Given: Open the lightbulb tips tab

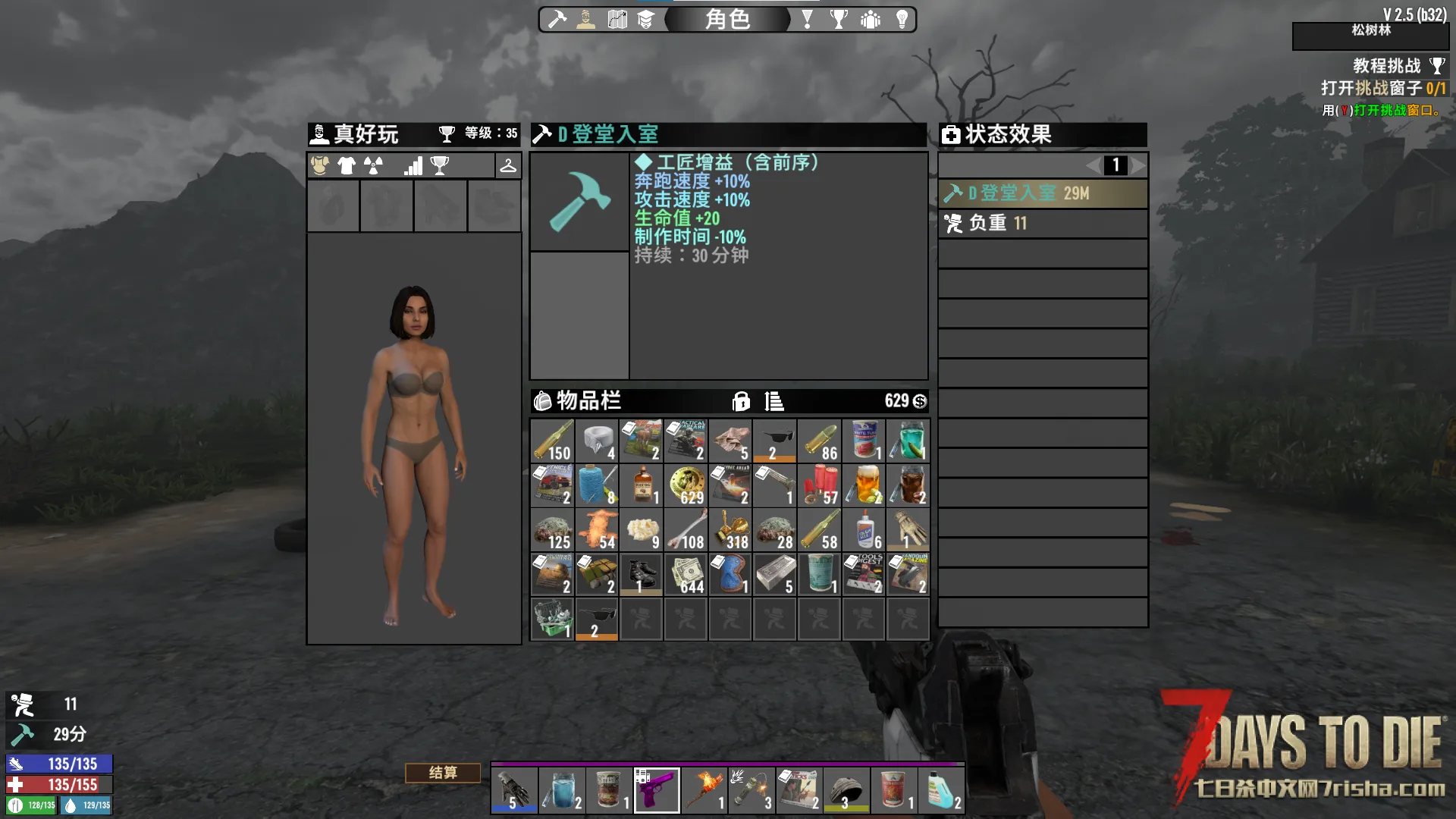Looking at the screenshot, I should pyautogui.click(x=902, y=20).
